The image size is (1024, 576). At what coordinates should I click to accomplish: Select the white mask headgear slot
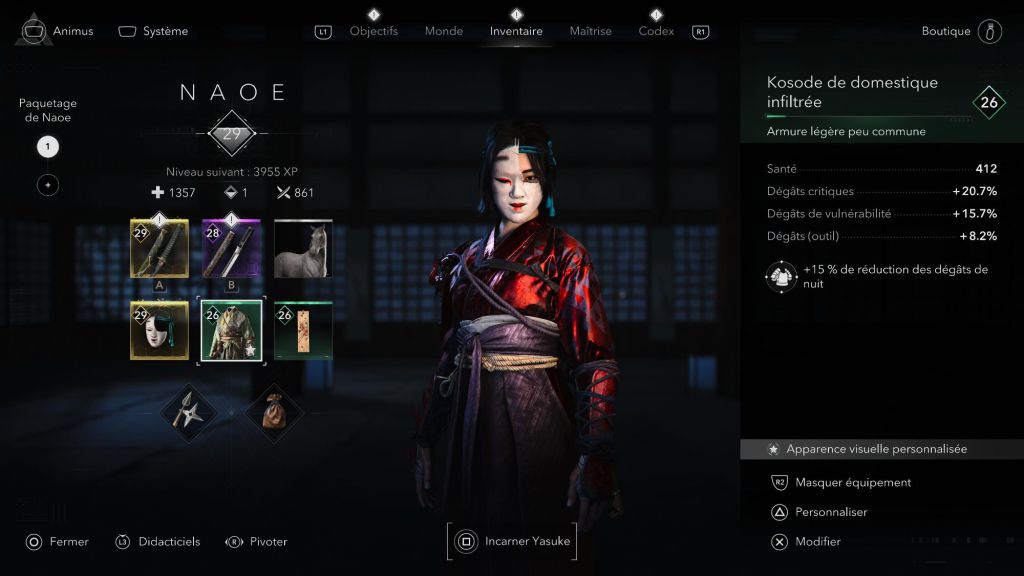159,330
